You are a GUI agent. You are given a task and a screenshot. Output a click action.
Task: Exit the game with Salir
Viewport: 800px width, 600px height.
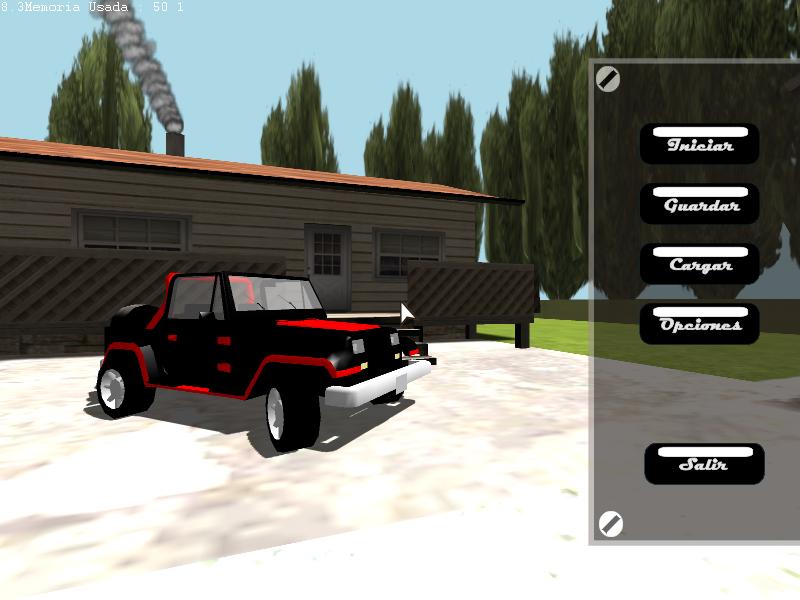[x=704, y=464]
